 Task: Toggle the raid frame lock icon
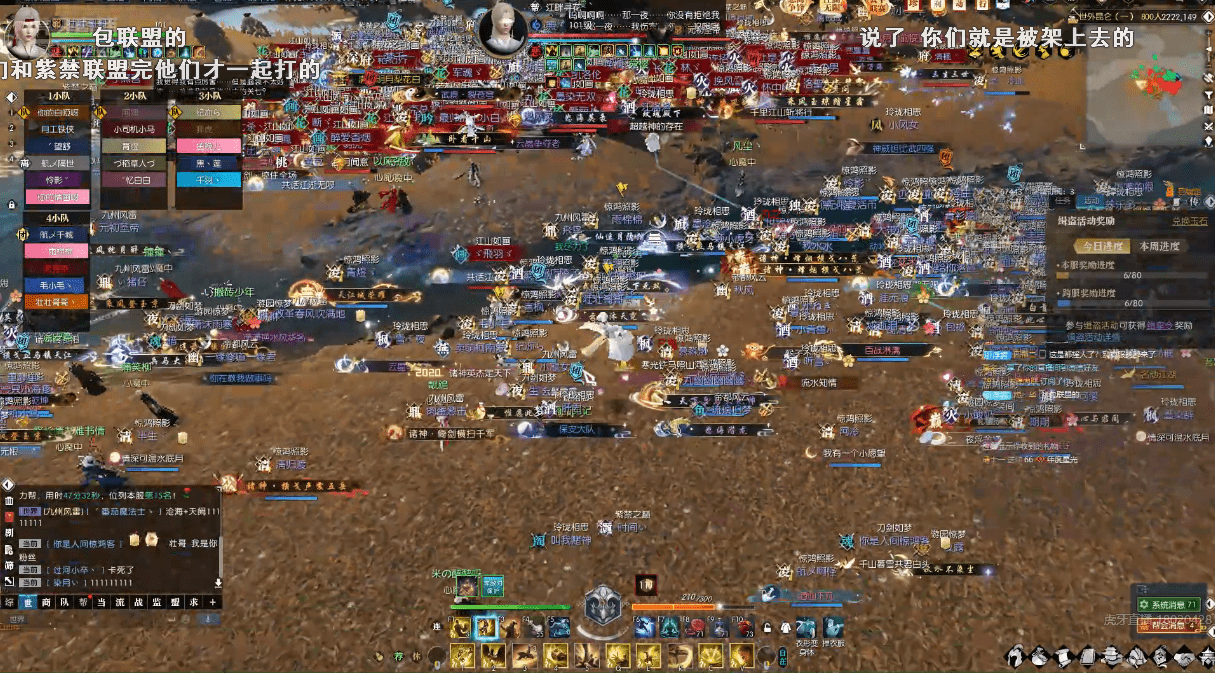[11, 204]
